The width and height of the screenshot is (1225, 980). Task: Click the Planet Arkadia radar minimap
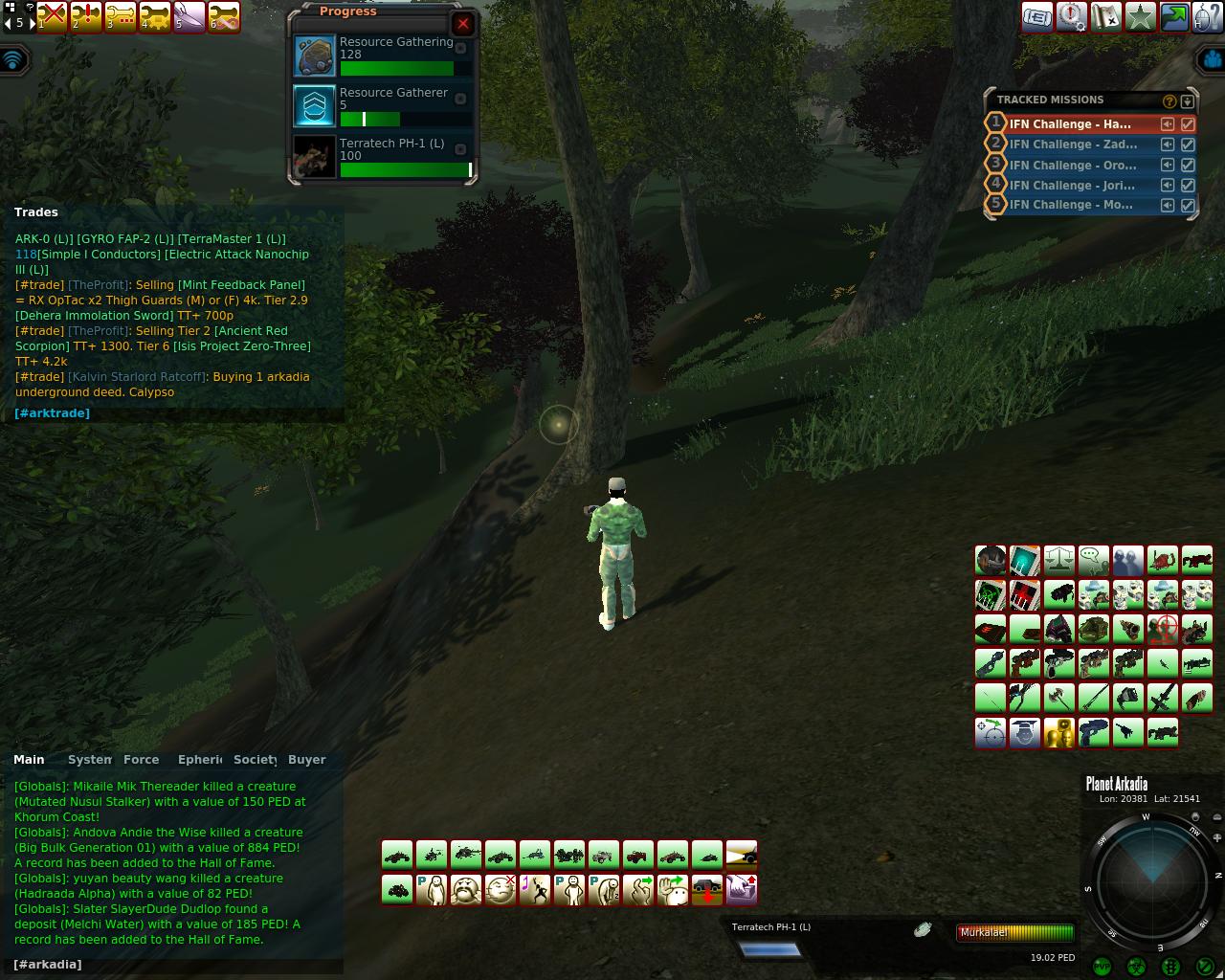1152,879
